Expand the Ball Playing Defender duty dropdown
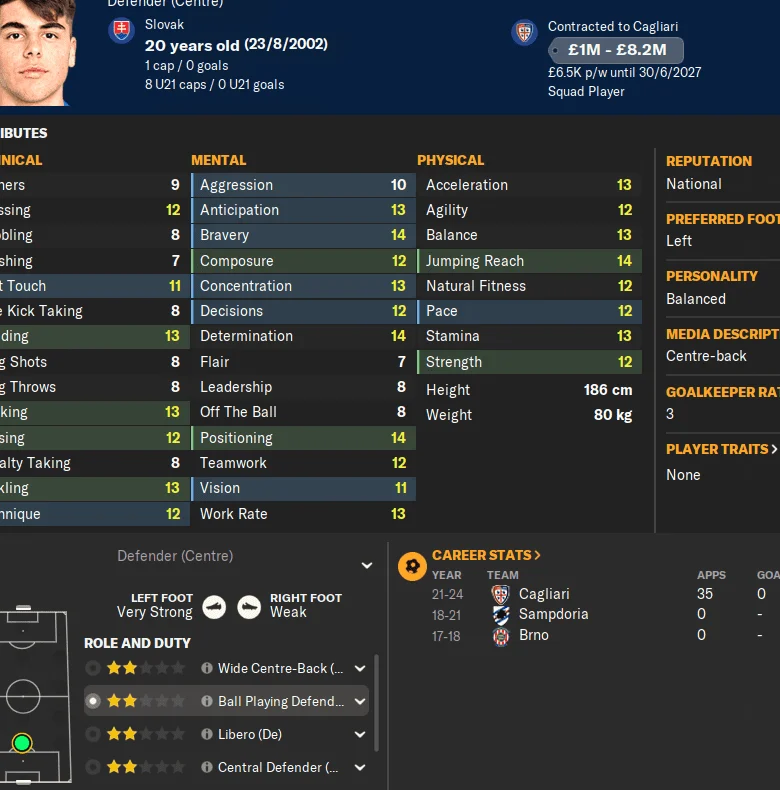Viewport: 780px width, 790px height. [x=360, y=701]
